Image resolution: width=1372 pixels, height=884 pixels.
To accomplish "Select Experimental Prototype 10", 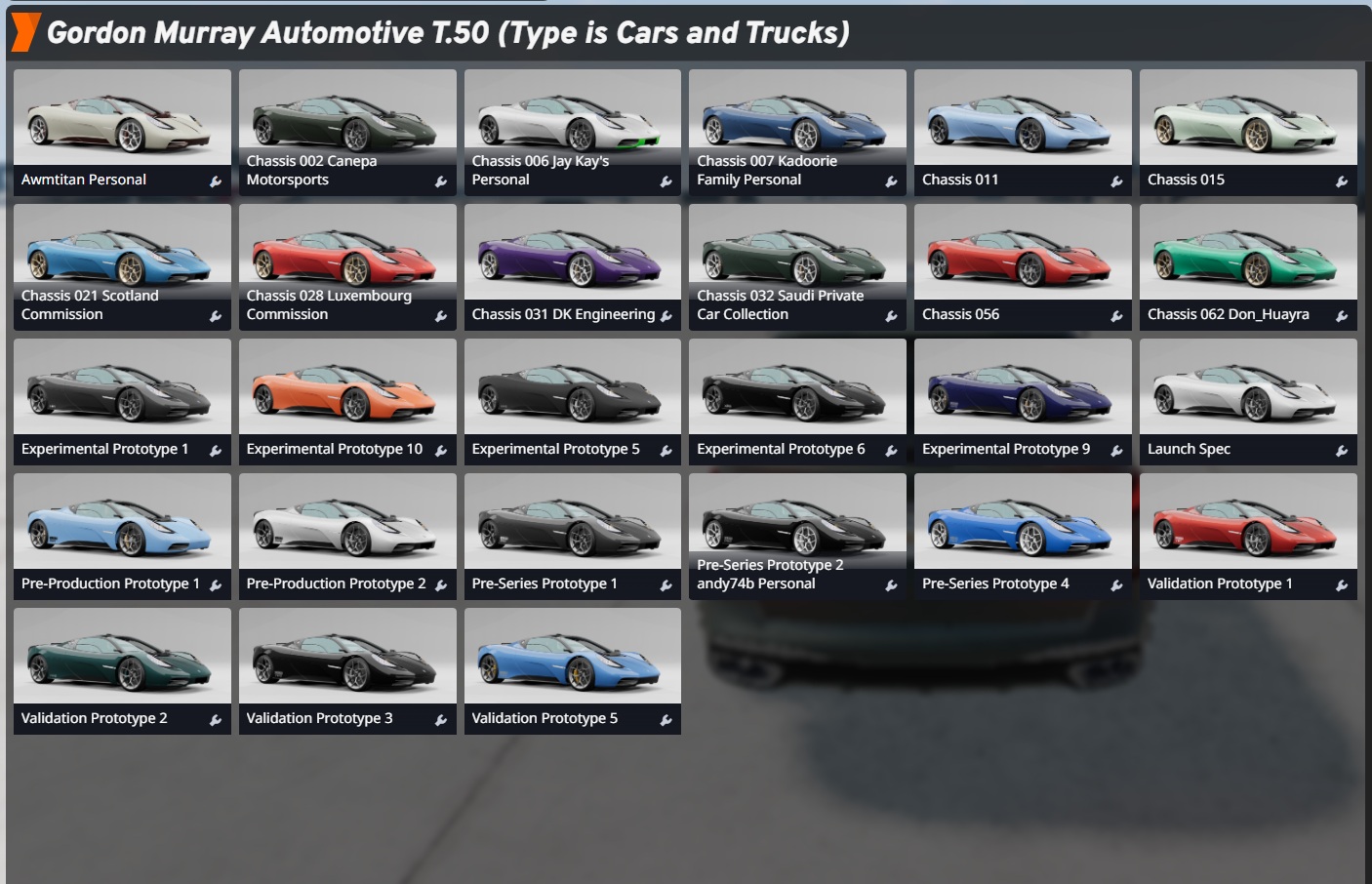I will 347,401.
